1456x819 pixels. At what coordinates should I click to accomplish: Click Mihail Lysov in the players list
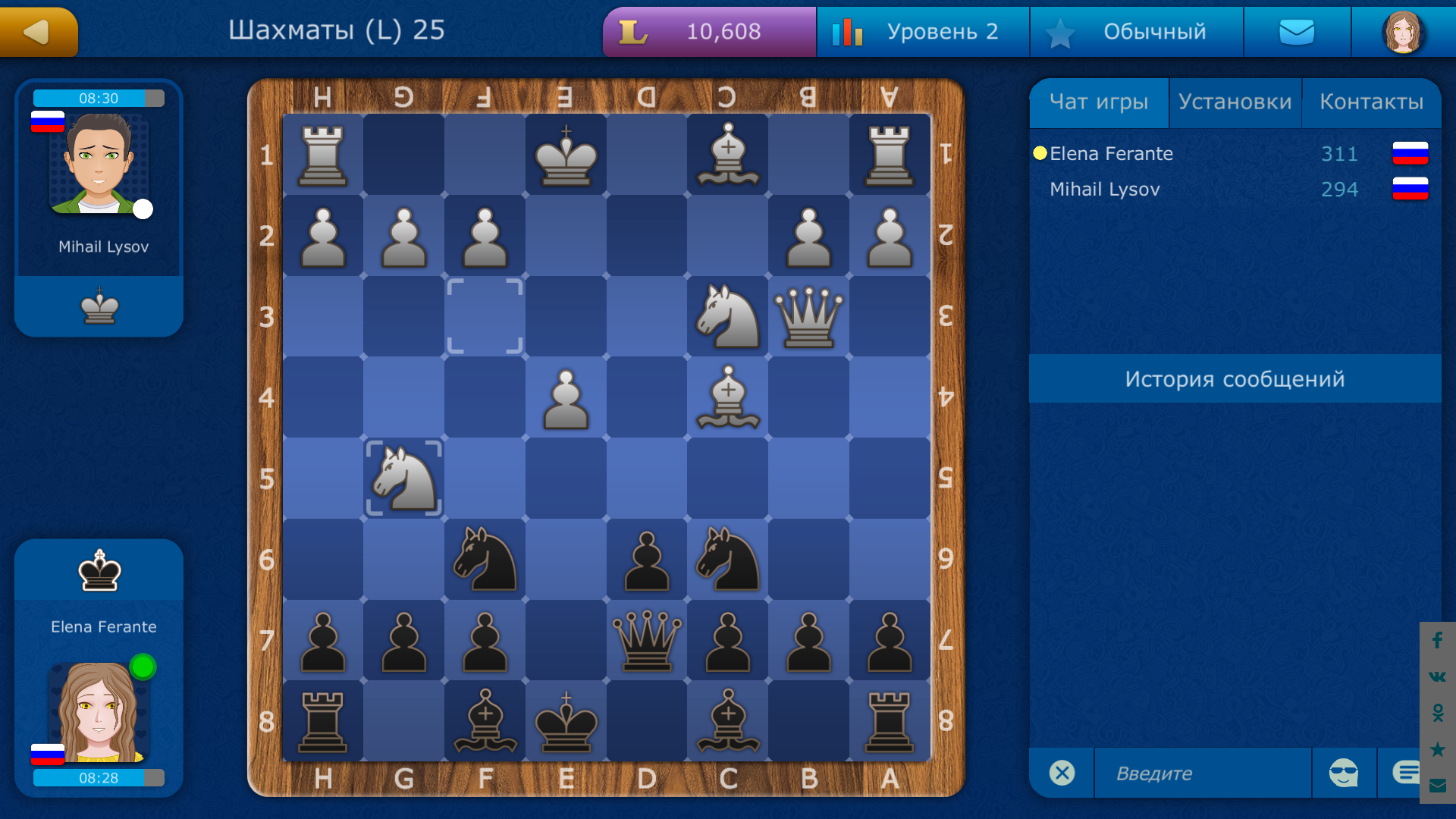pyautogui.click(x=1104, y=189)
